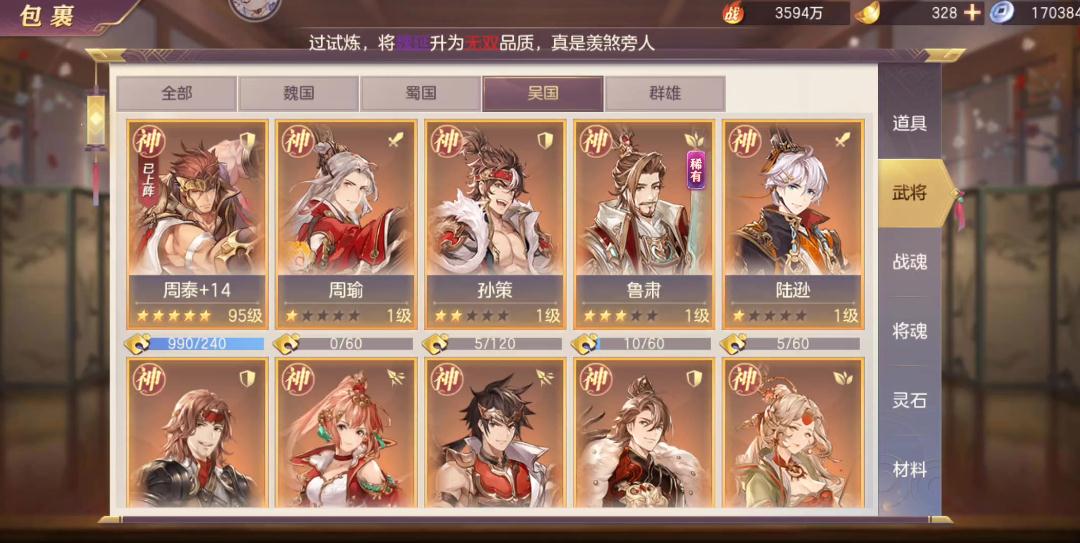Open the 将魂 side category
The height and width of the screenshot is (543, 1080).
909,331
